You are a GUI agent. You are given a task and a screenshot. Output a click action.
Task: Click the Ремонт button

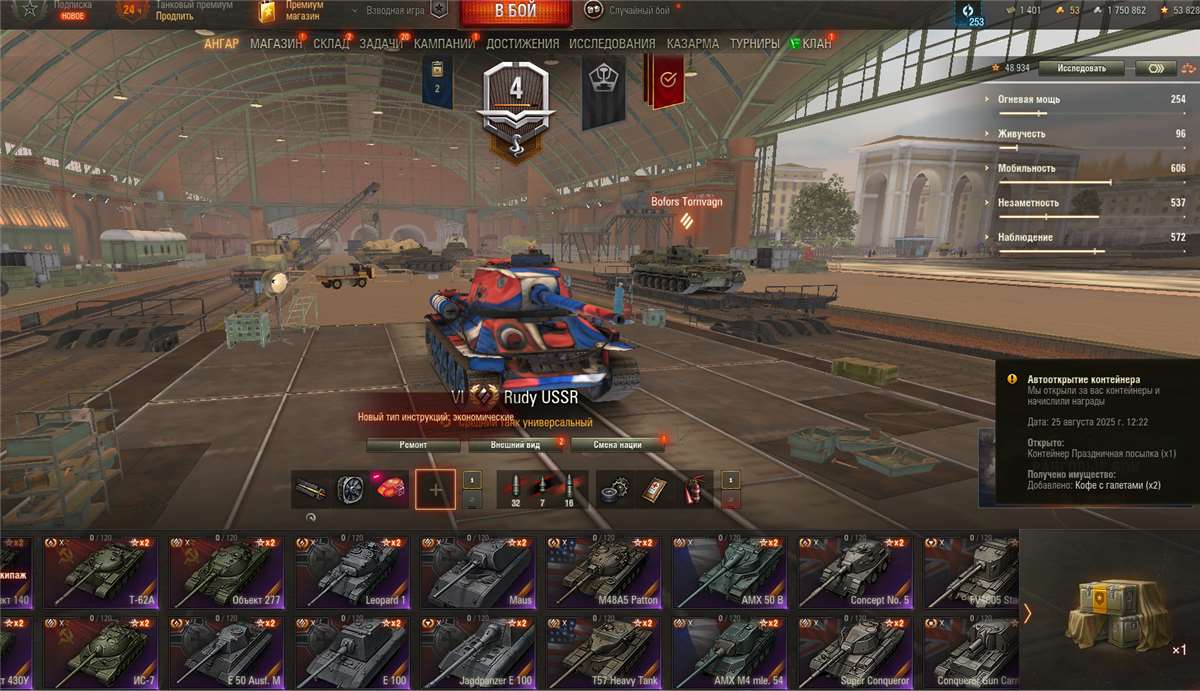[x=413, y=445]
